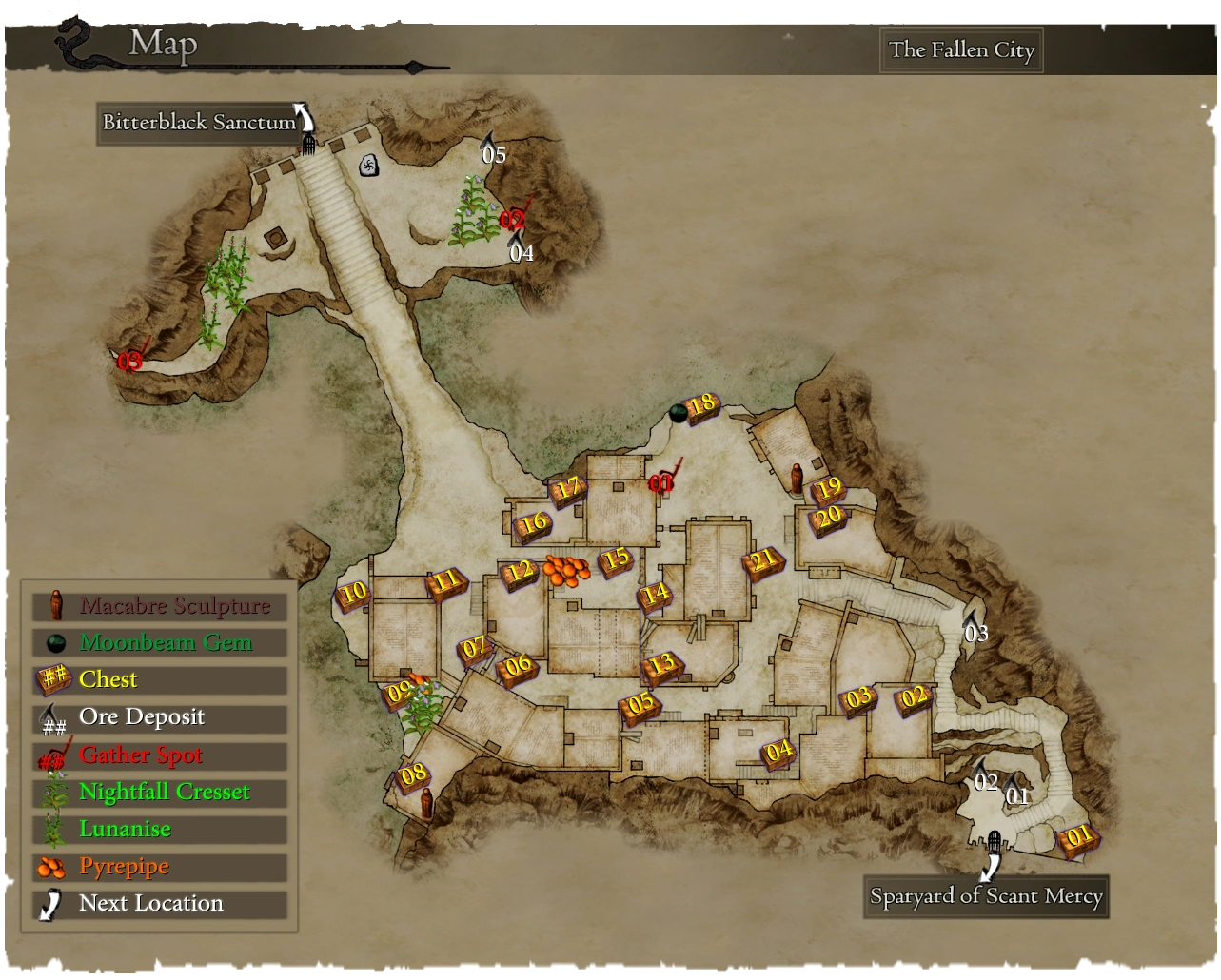Pick the Gather Spot legend row
This screenshot has height=980, width=1221.
coord(159,755)
